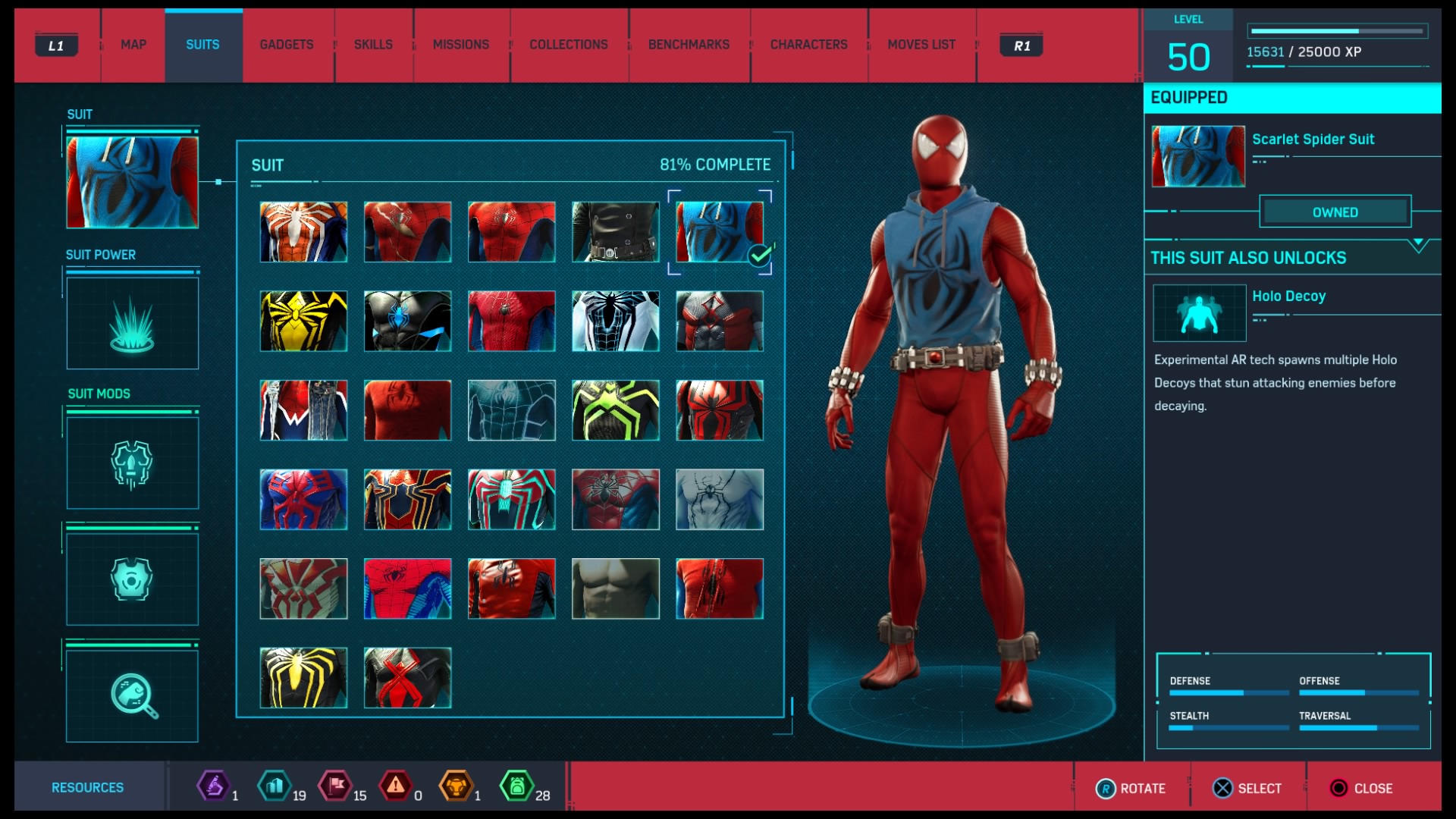Select the black suit with red X spider
1456x819 pixels.
tap(407, 678)
